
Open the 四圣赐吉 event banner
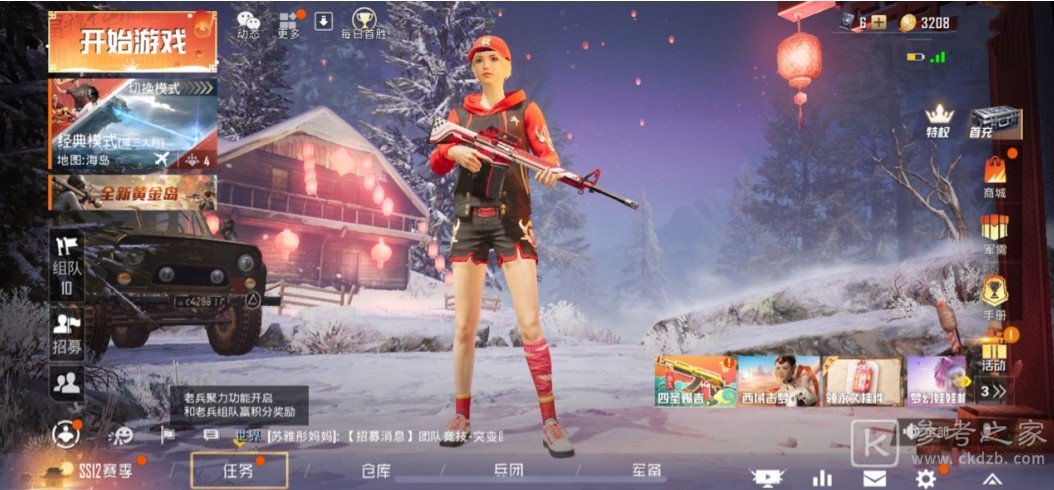tap(696, 380)
